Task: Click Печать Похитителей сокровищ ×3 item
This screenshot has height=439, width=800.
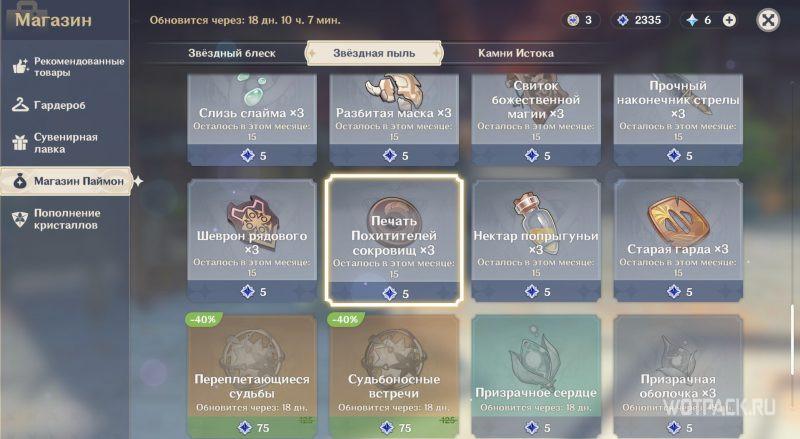Action: coord(393,240)
